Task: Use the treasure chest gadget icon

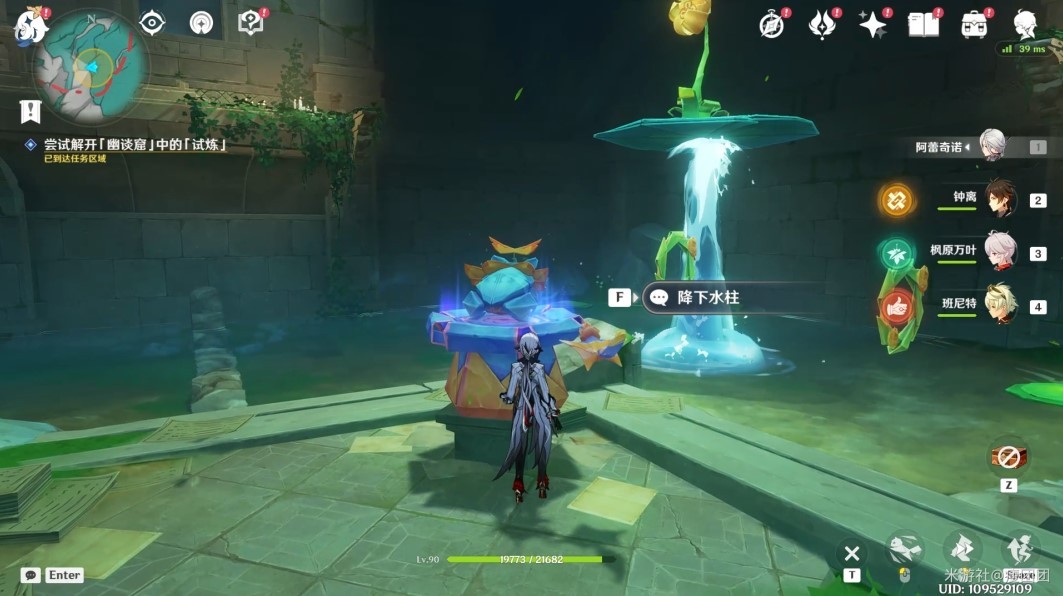Action: [1009, 458]
